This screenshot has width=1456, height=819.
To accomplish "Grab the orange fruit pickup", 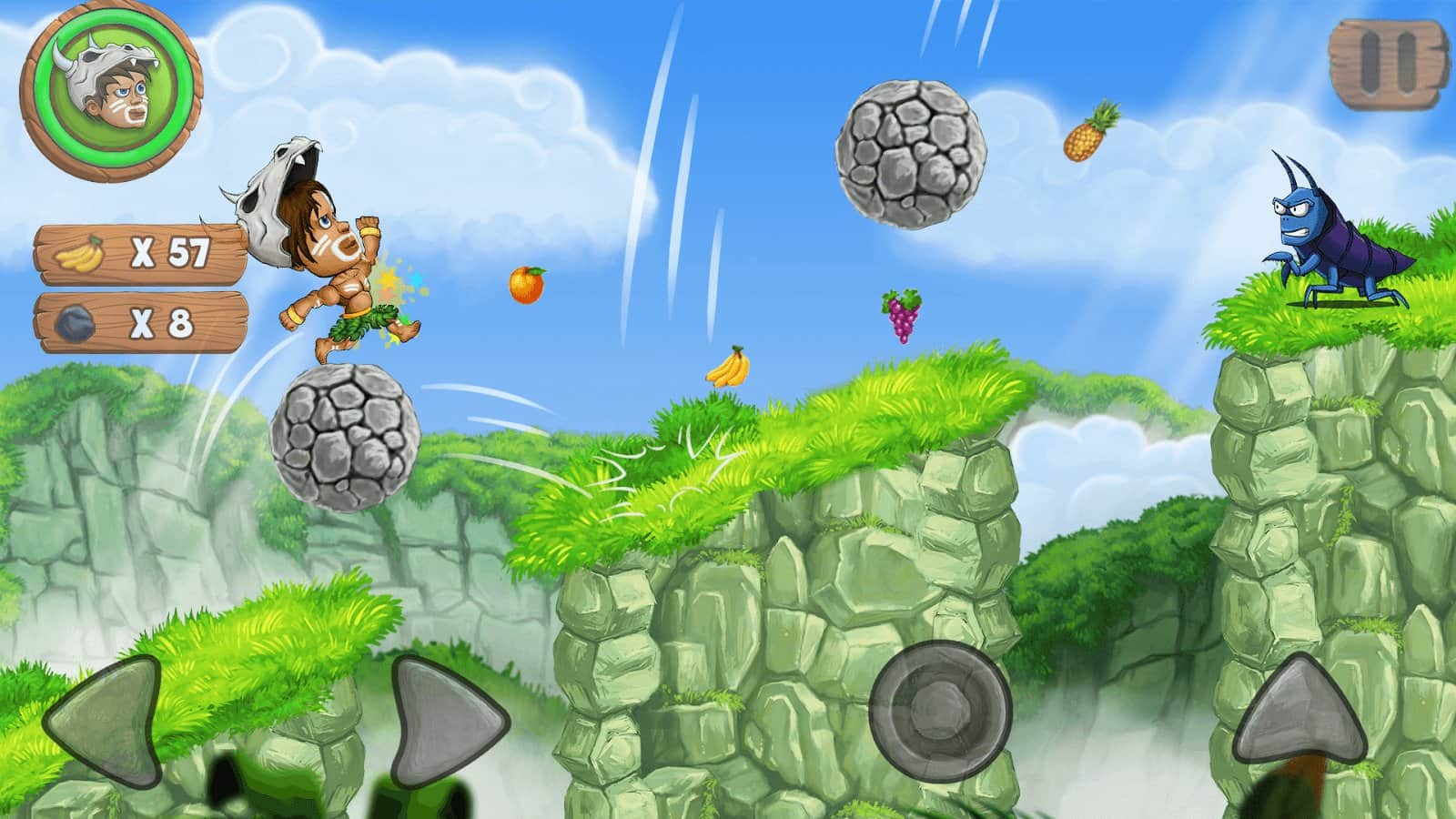I will pyautogui.click(x=528, y=287).
